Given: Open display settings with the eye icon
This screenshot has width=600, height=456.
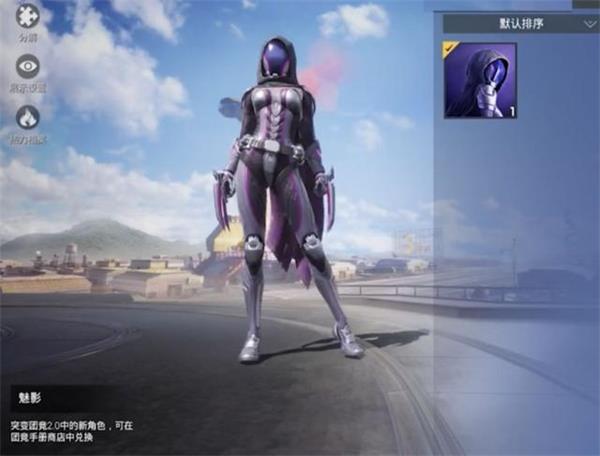Looking at the screenshot, I should (x=28, y=66).
